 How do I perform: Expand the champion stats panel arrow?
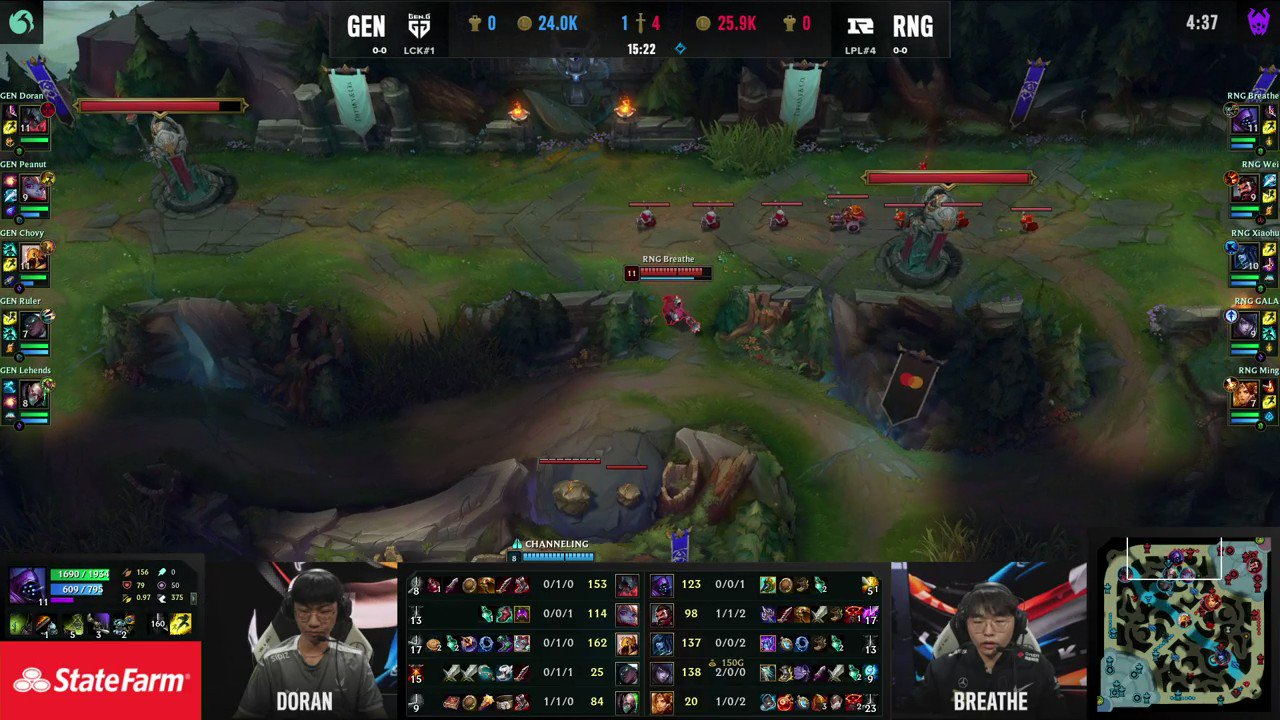(x=192, y=598)
